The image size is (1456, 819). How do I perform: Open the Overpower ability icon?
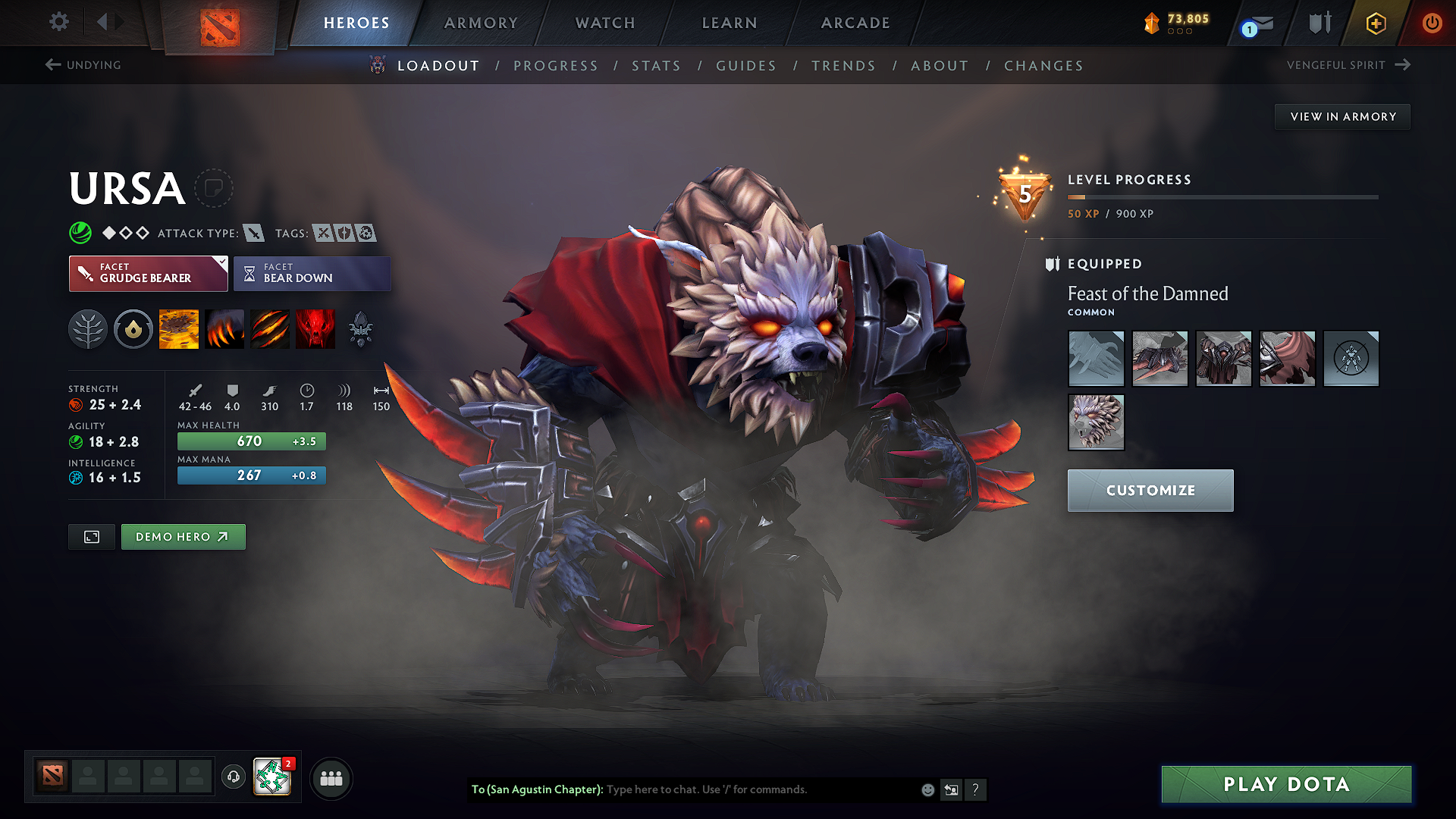click(224, 328)
